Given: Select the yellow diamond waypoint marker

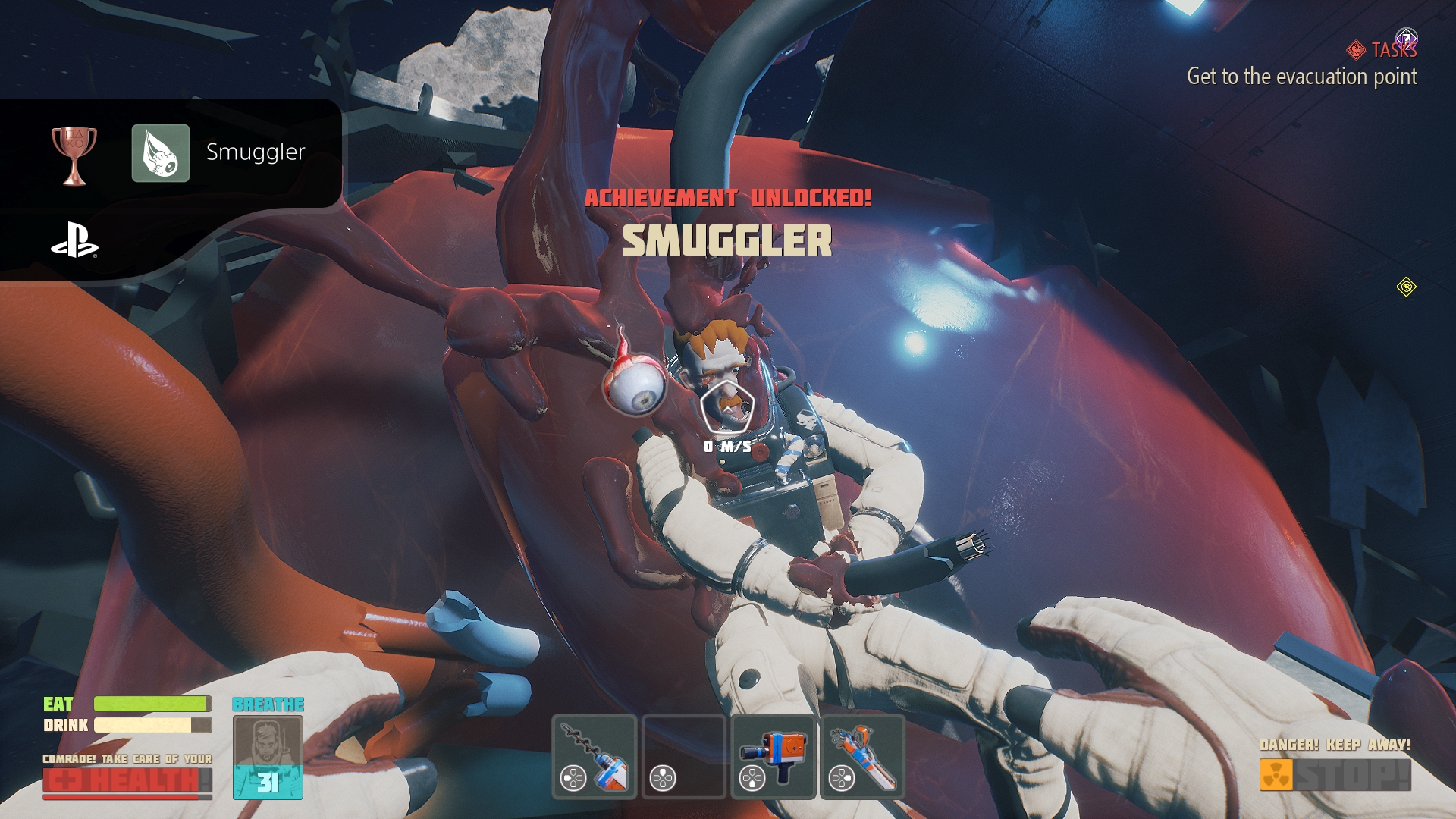Looking at the screenshot, I should (x=1407, y=287).
